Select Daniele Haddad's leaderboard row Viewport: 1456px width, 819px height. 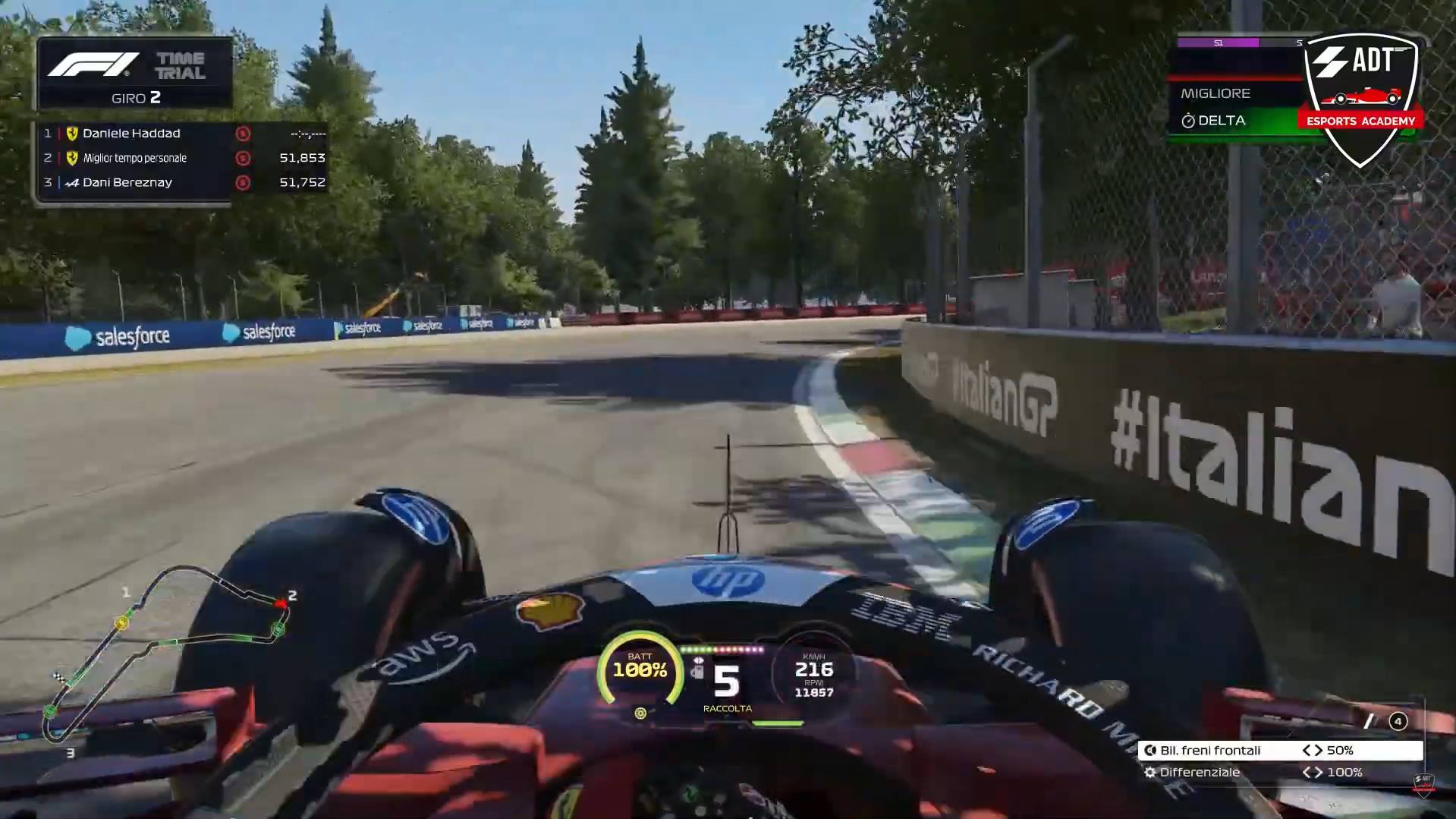[x=184, y=134]
